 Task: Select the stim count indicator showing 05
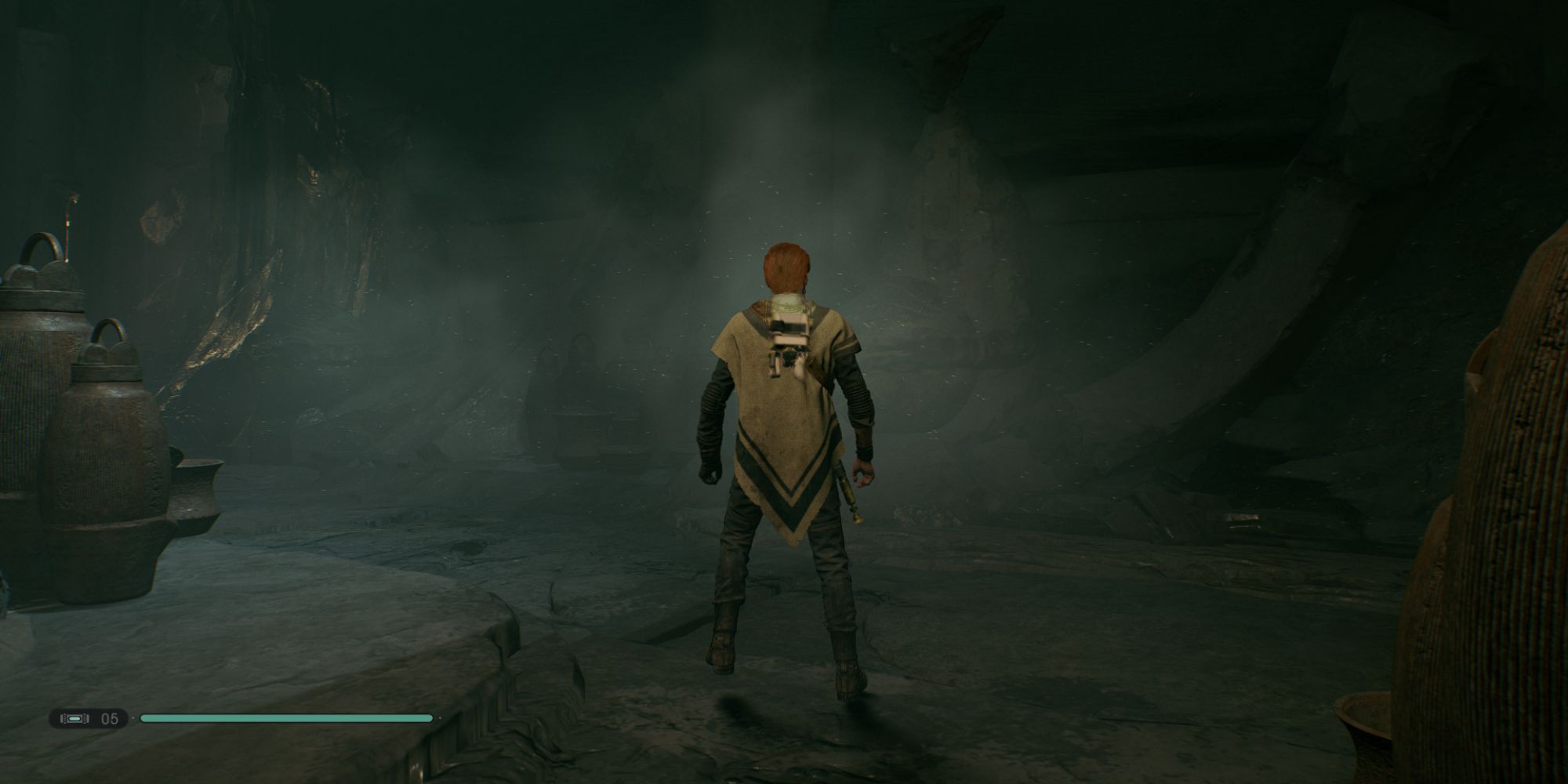[108, 719]
